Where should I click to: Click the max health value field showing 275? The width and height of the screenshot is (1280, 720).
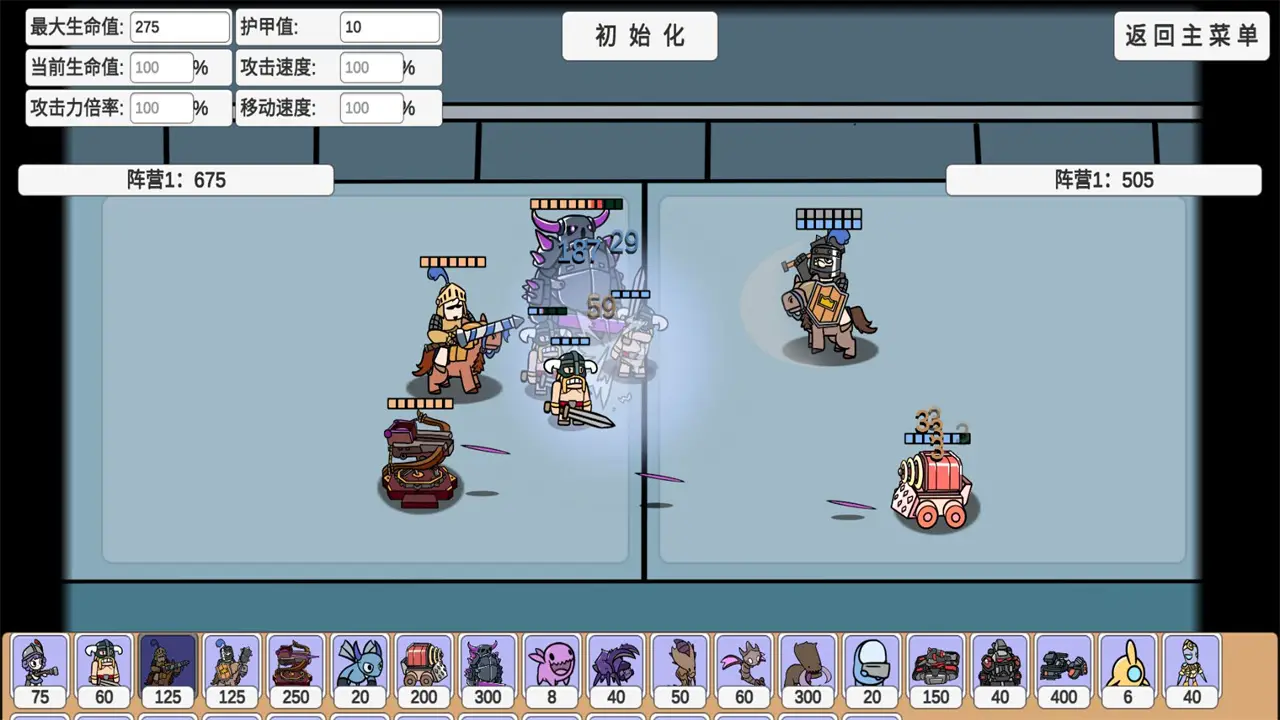coord(180,27)
